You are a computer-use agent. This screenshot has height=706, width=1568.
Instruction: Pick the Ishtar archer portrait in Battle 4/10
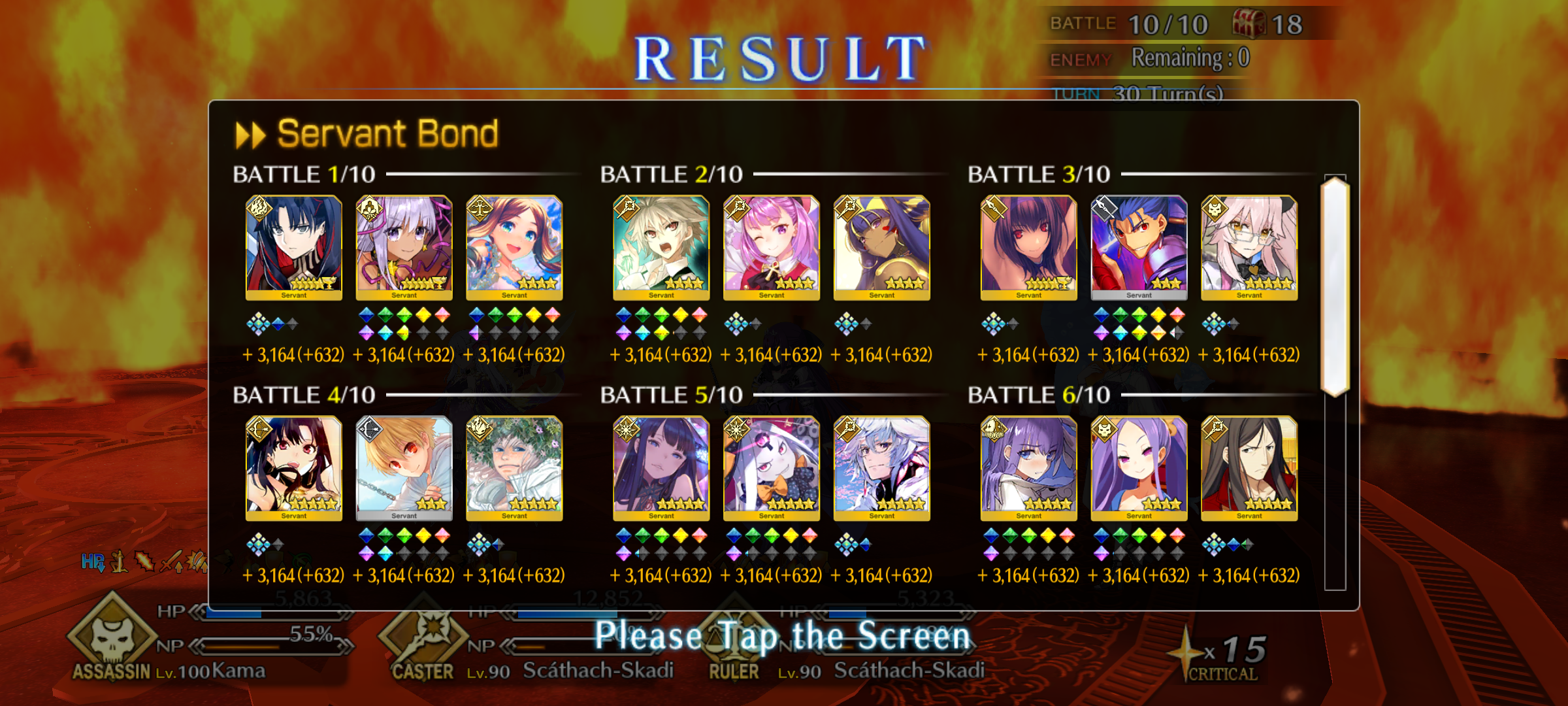tap(293, 467)
